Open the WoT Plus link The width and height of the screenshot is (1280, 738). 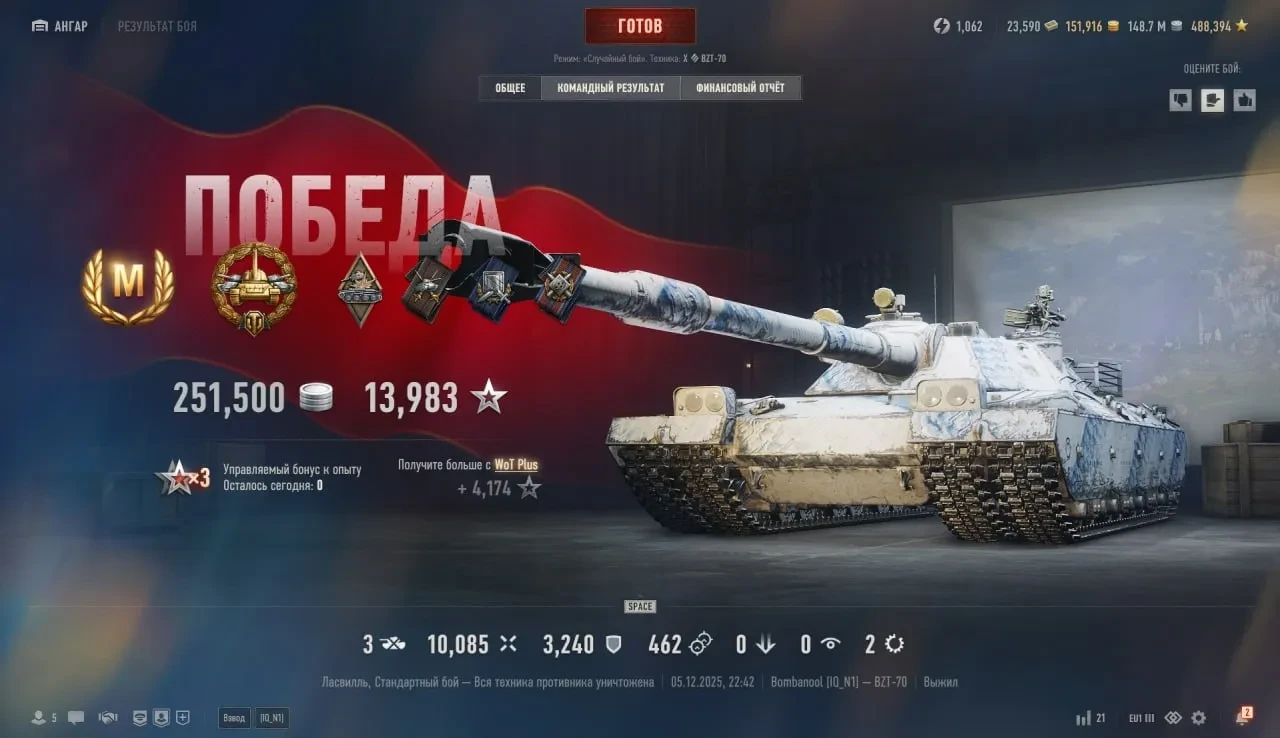coord(516,465)
